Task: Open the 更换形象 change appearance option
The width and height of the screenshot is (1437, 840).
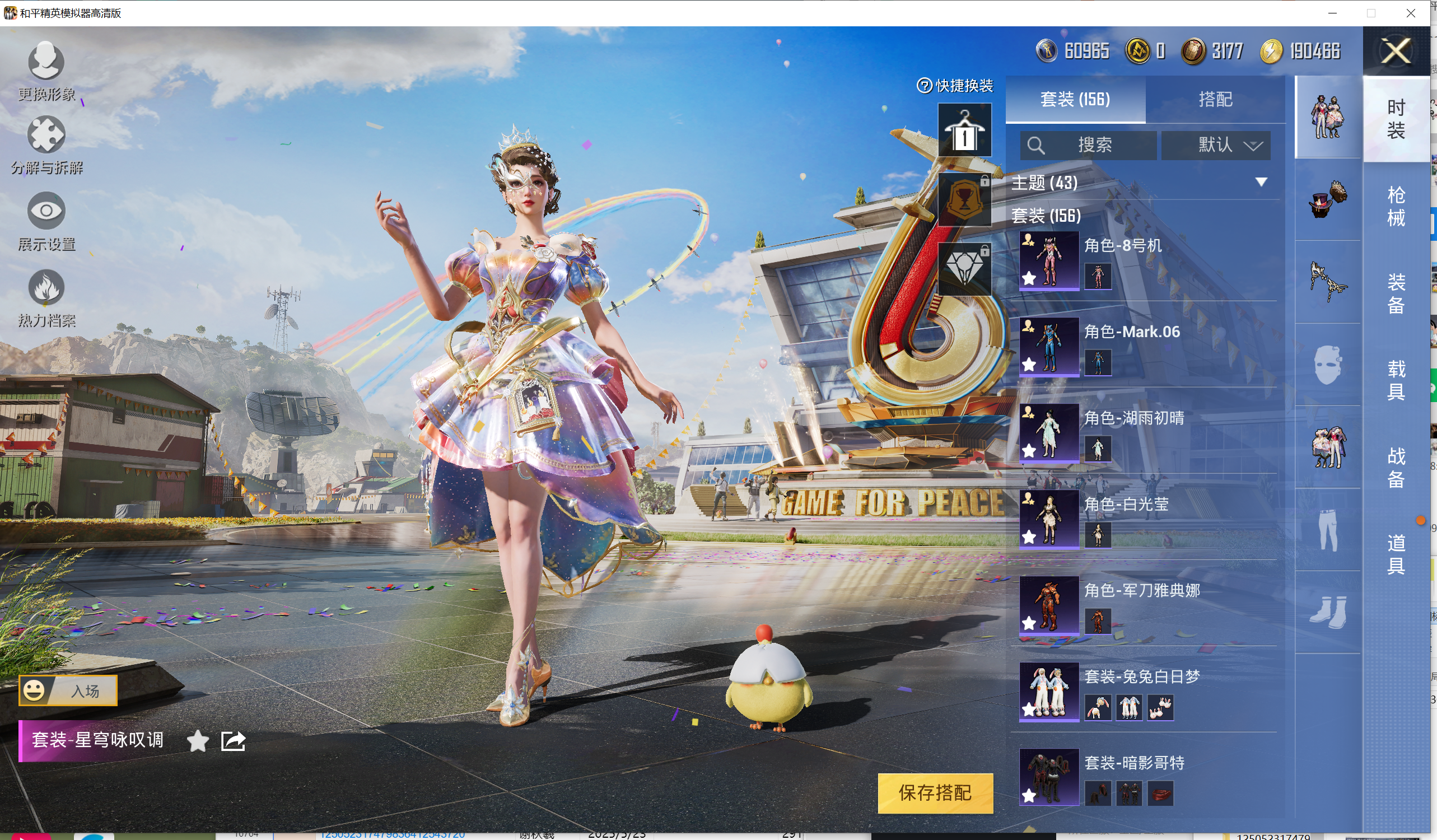Action: point(46,69)
